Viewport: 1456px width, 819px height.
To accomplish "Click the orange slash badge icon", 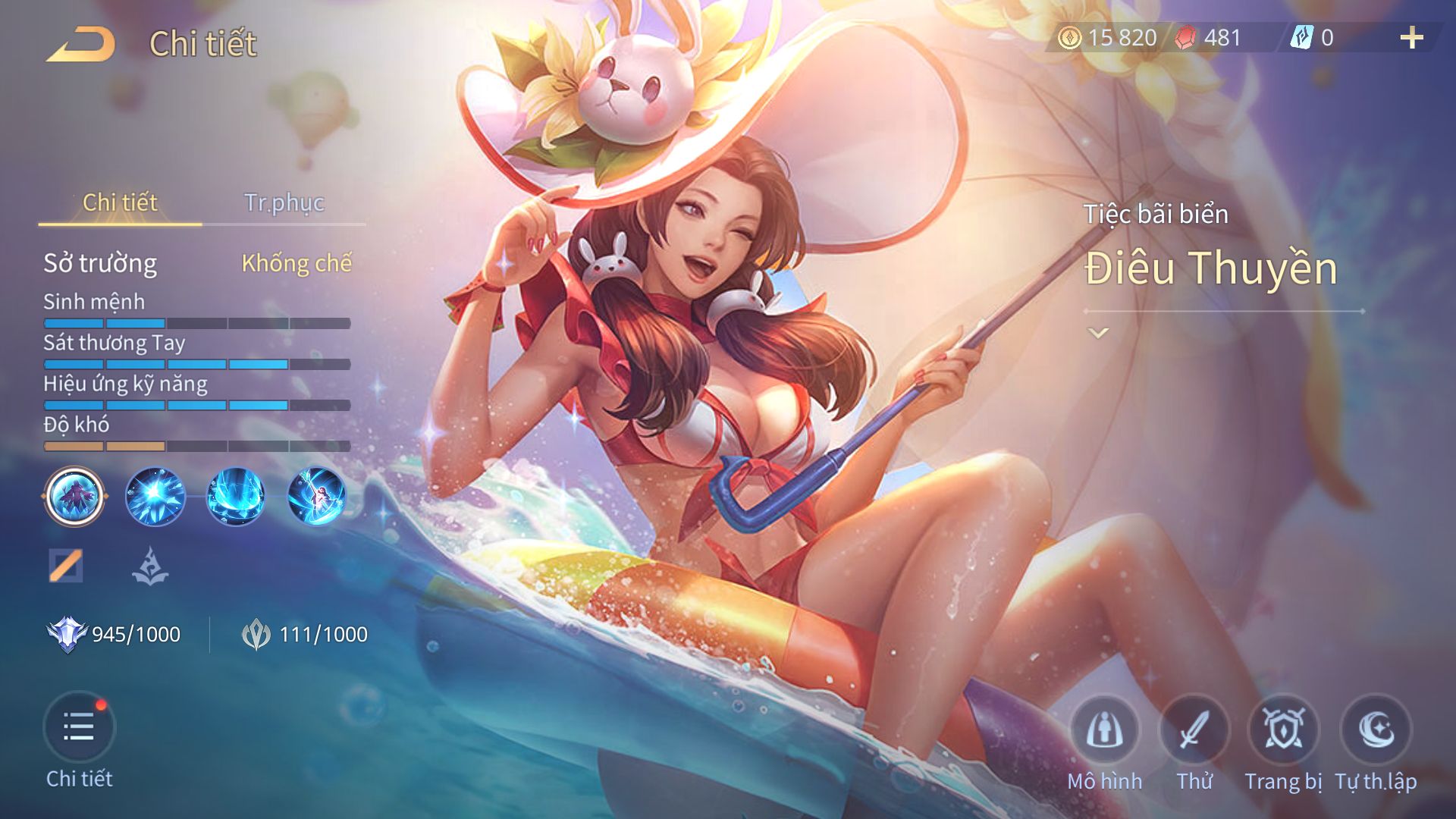I will pyautogui.click(x=66, y=566).
